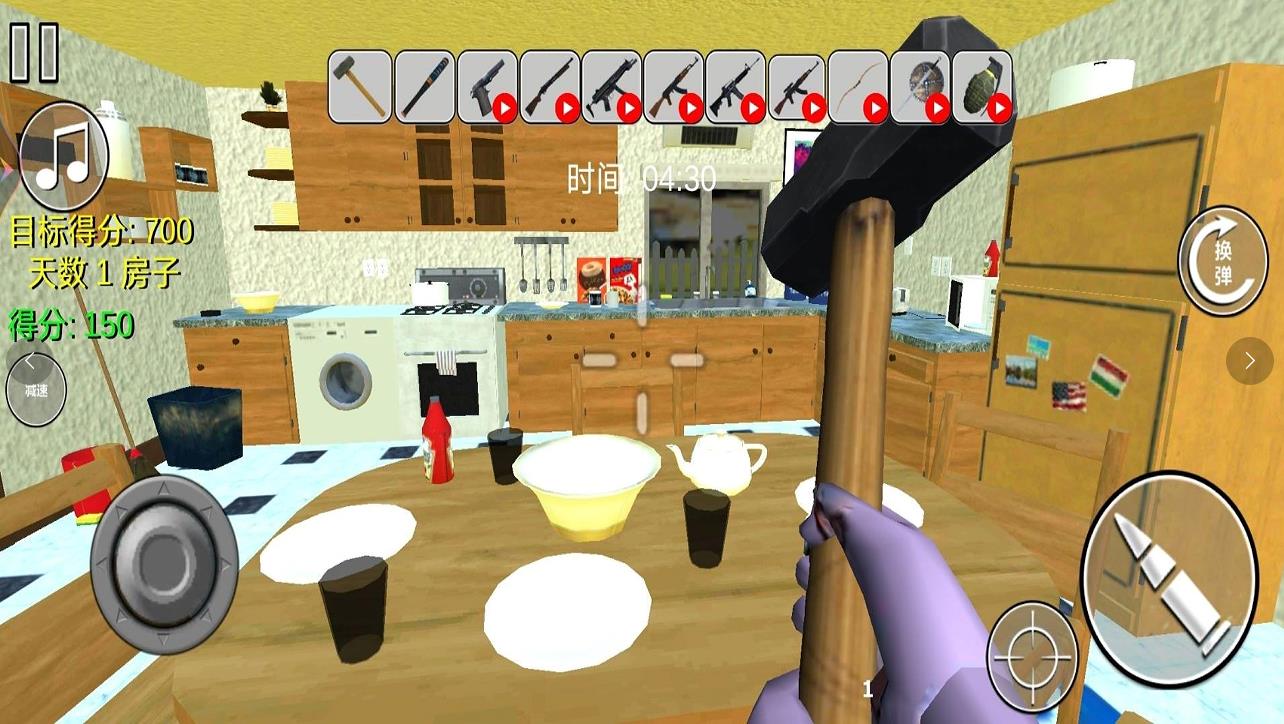Viewport: 1284px width, 724px height.
Task: Switch to the submachine gun
Action: pyautogui.click(x=611, y=87)
